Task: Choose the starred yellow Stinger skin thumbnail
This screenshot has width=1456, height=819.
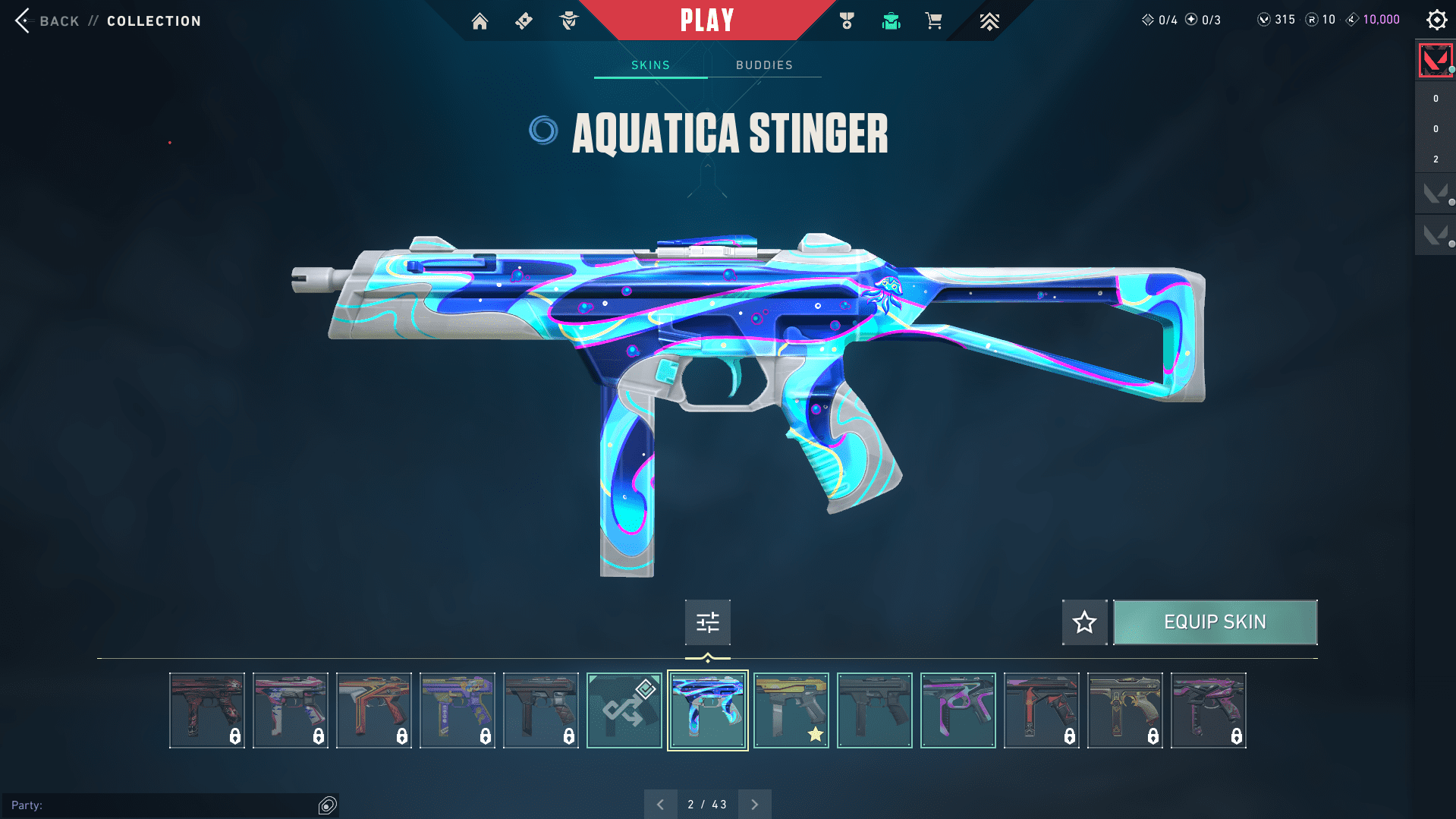Action: [791, 710]
